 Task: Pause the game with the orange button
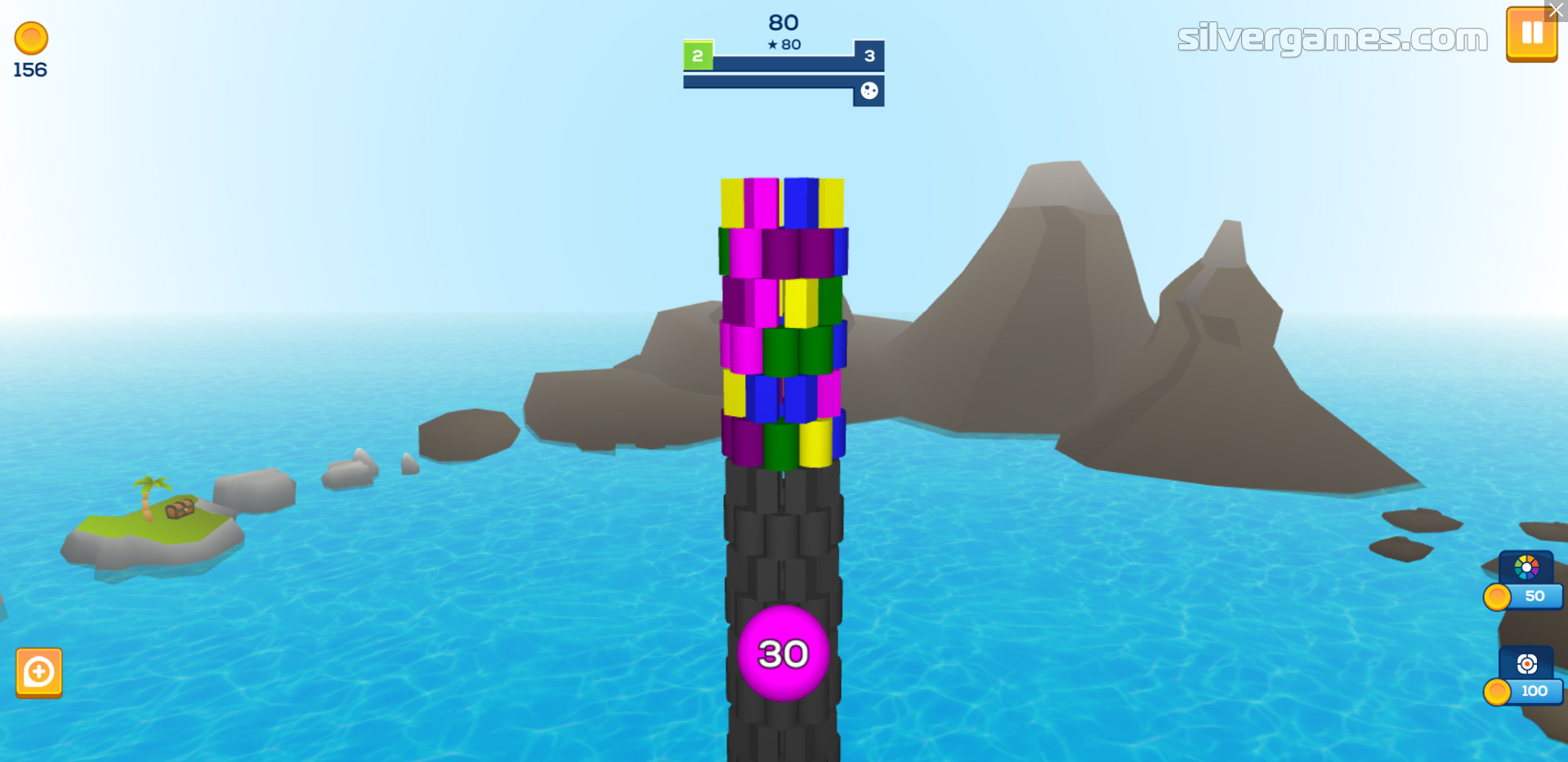(1530, 35)
